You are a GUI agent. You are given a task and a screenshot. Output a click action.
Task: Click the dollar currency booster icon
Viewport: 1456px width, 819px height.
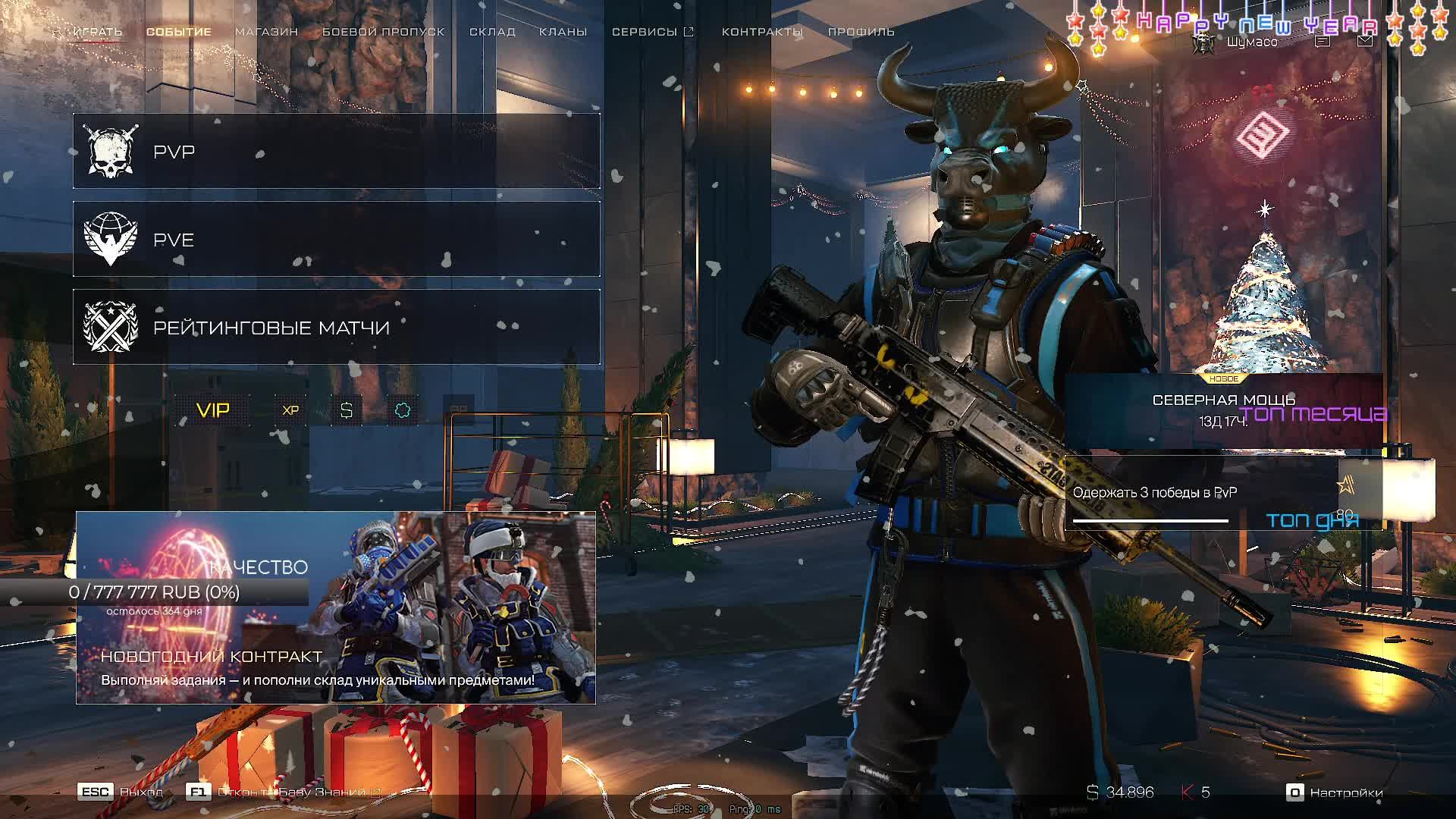coord(347,410)
